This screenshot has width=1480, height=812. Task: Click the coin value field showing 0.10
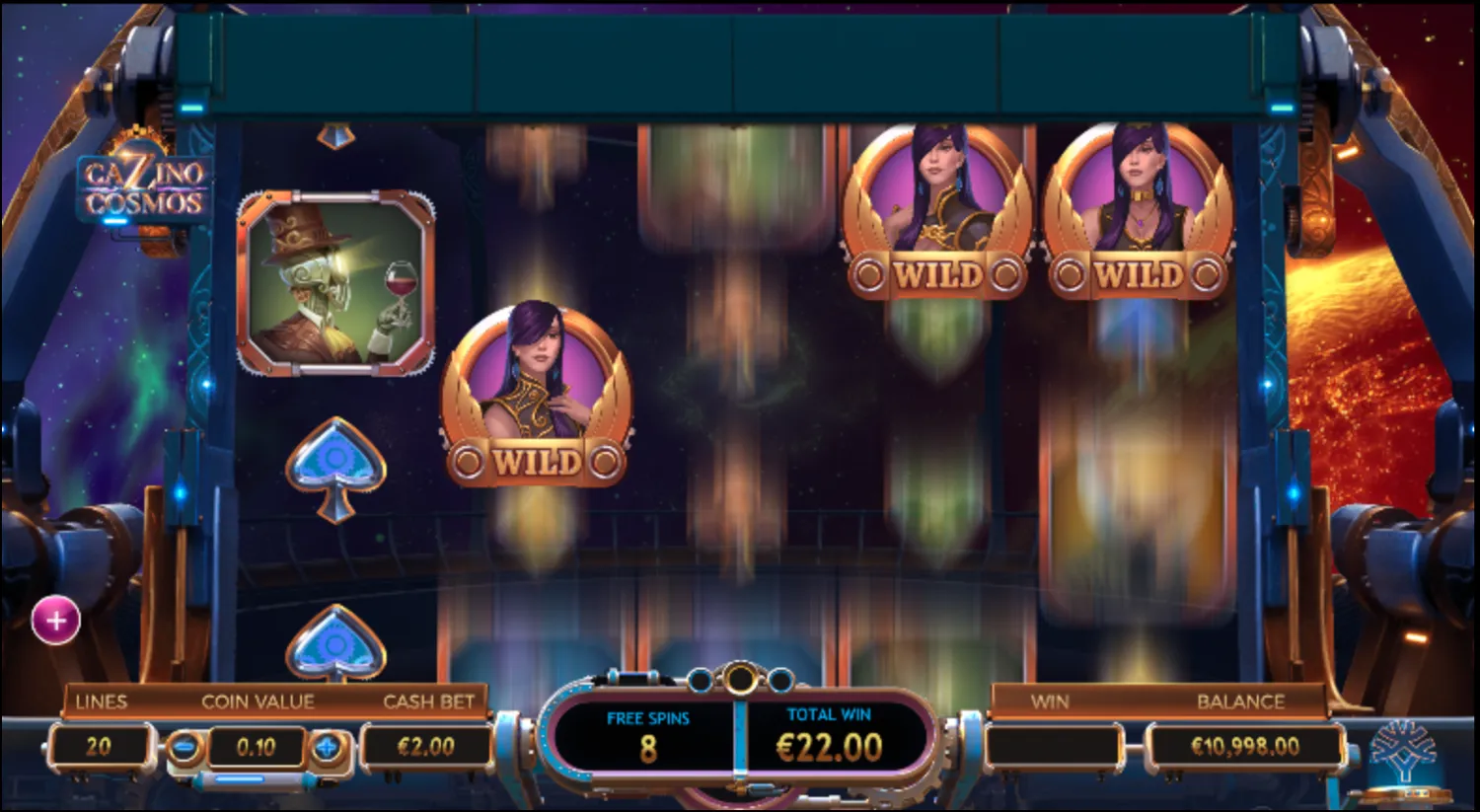tap(255, 747)
